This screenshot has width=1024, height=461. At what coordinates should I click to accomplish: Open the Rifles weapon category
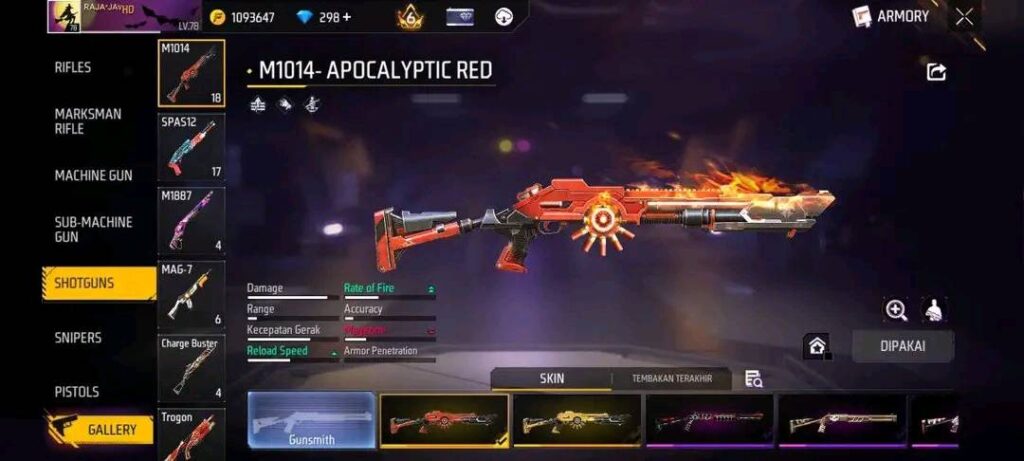pos(73,67)
